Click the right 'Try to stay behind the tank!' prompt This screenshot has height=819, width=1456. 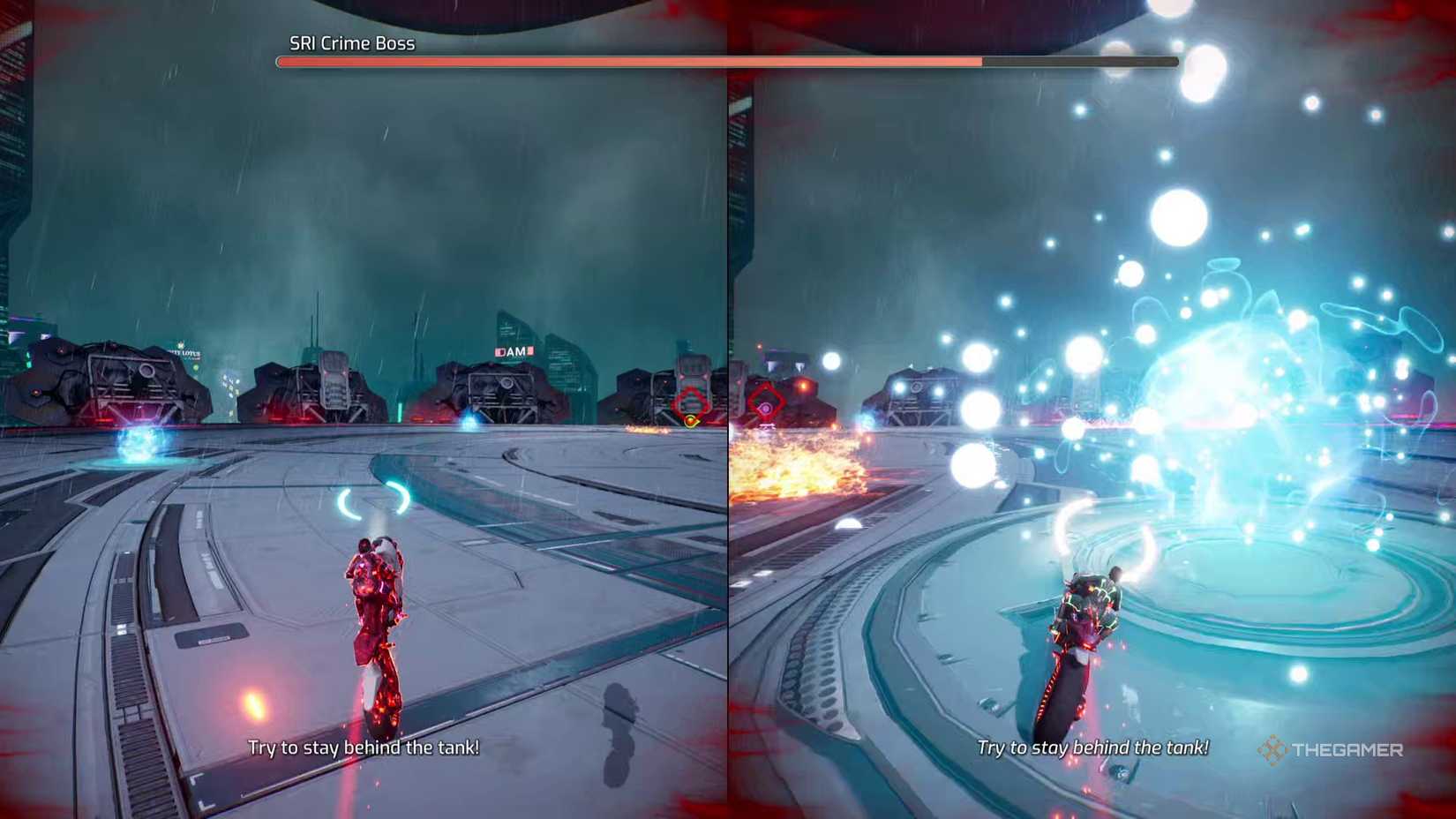click(x=1092, y=747)
